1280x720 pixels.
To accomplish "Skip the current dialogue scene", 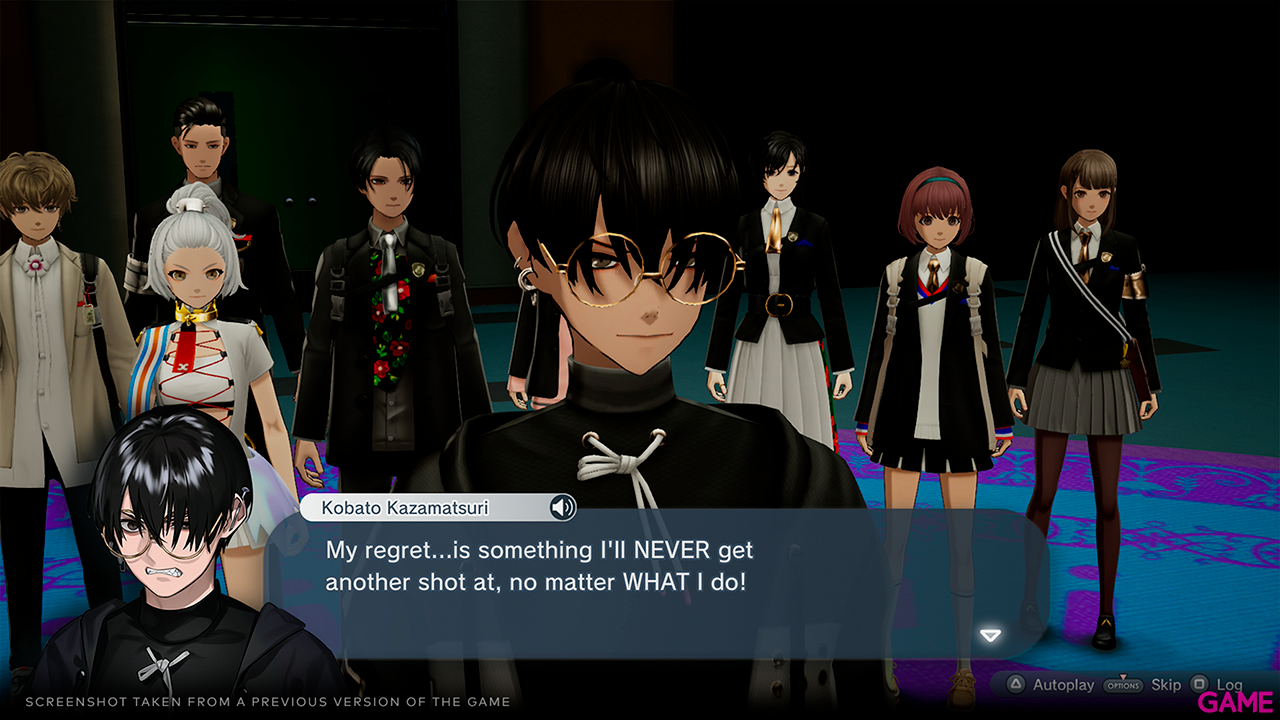I will click(1166, 685).
